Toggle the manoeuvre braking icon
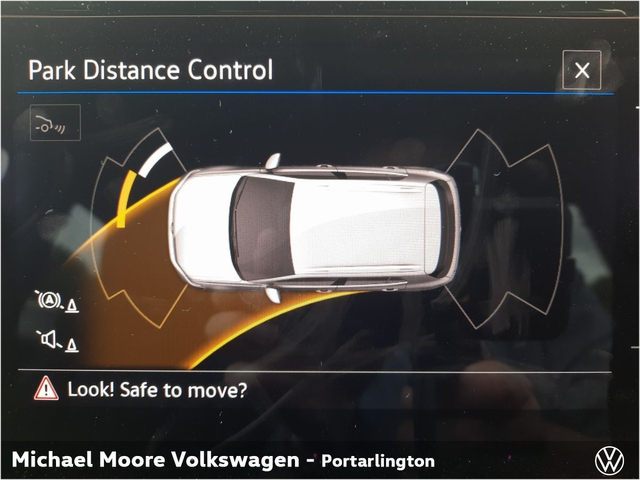640x480 pixels. [x=56, y=301]
